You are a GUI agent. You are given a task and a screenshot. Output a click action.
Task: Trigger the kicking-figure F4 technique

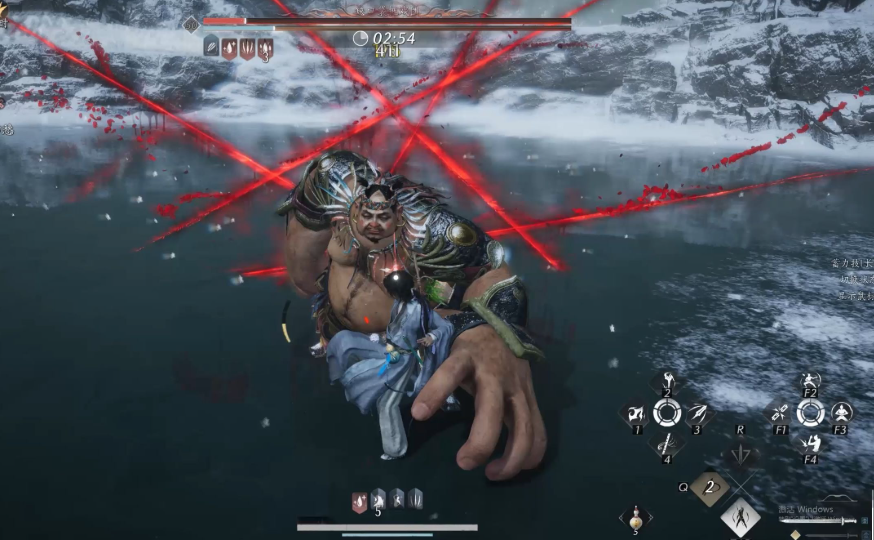point(811,443)
